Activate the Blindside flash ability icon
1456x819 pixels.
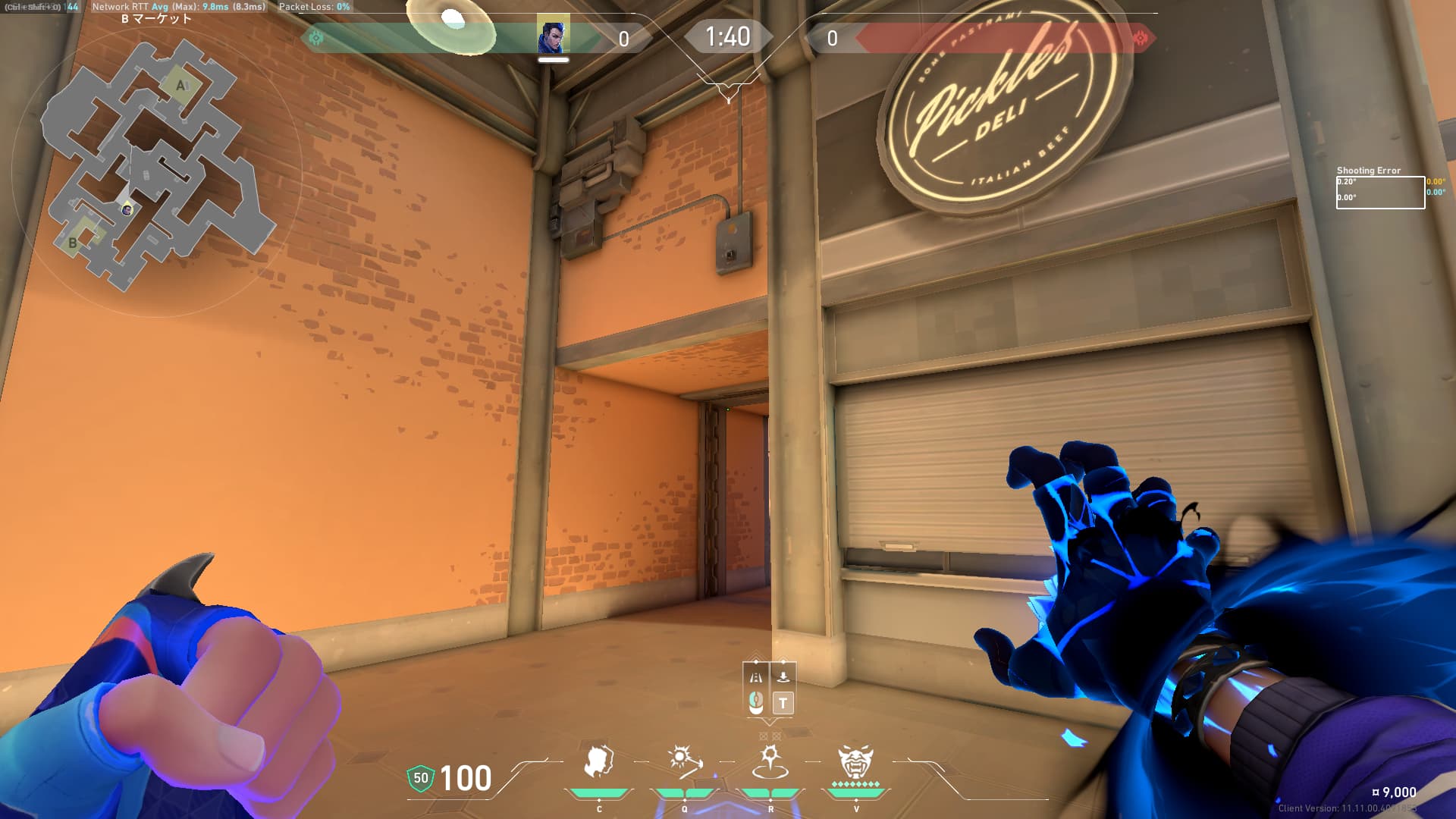pyautogui.click(x=684, y=761)
